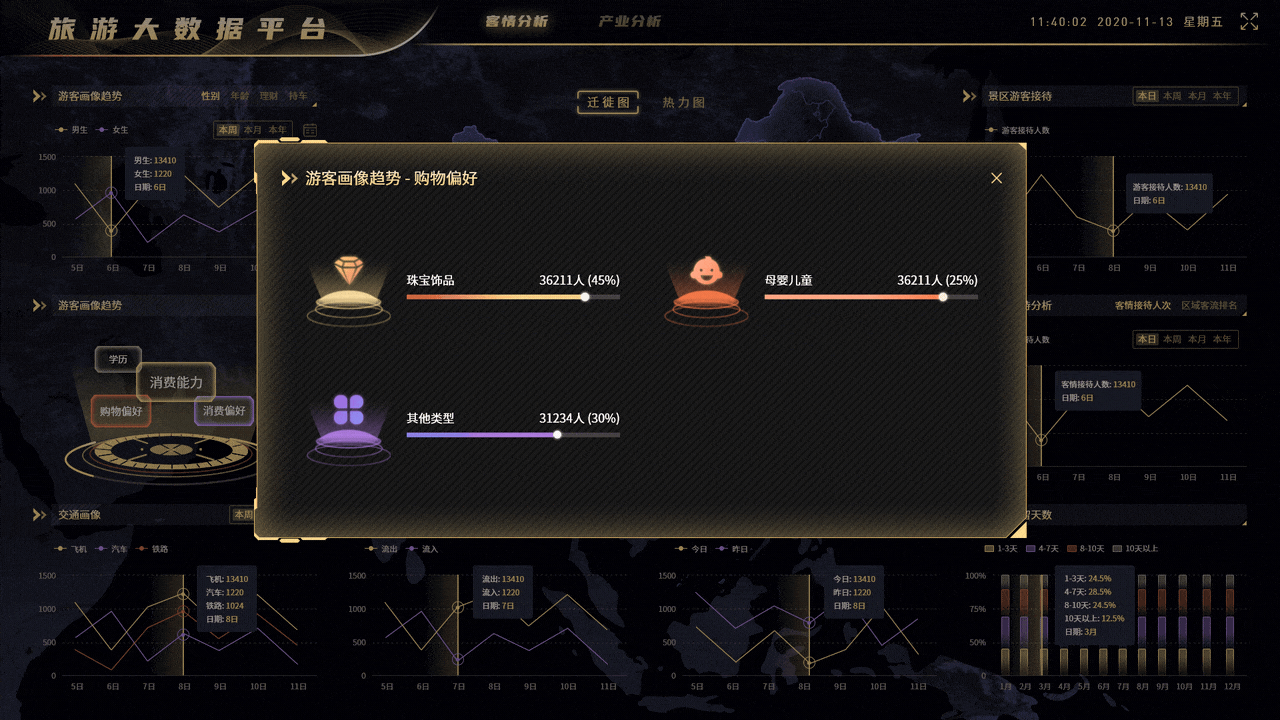
Task: Select the 购物偏好 bubble on the radar
Action: [x=120, y=411]
